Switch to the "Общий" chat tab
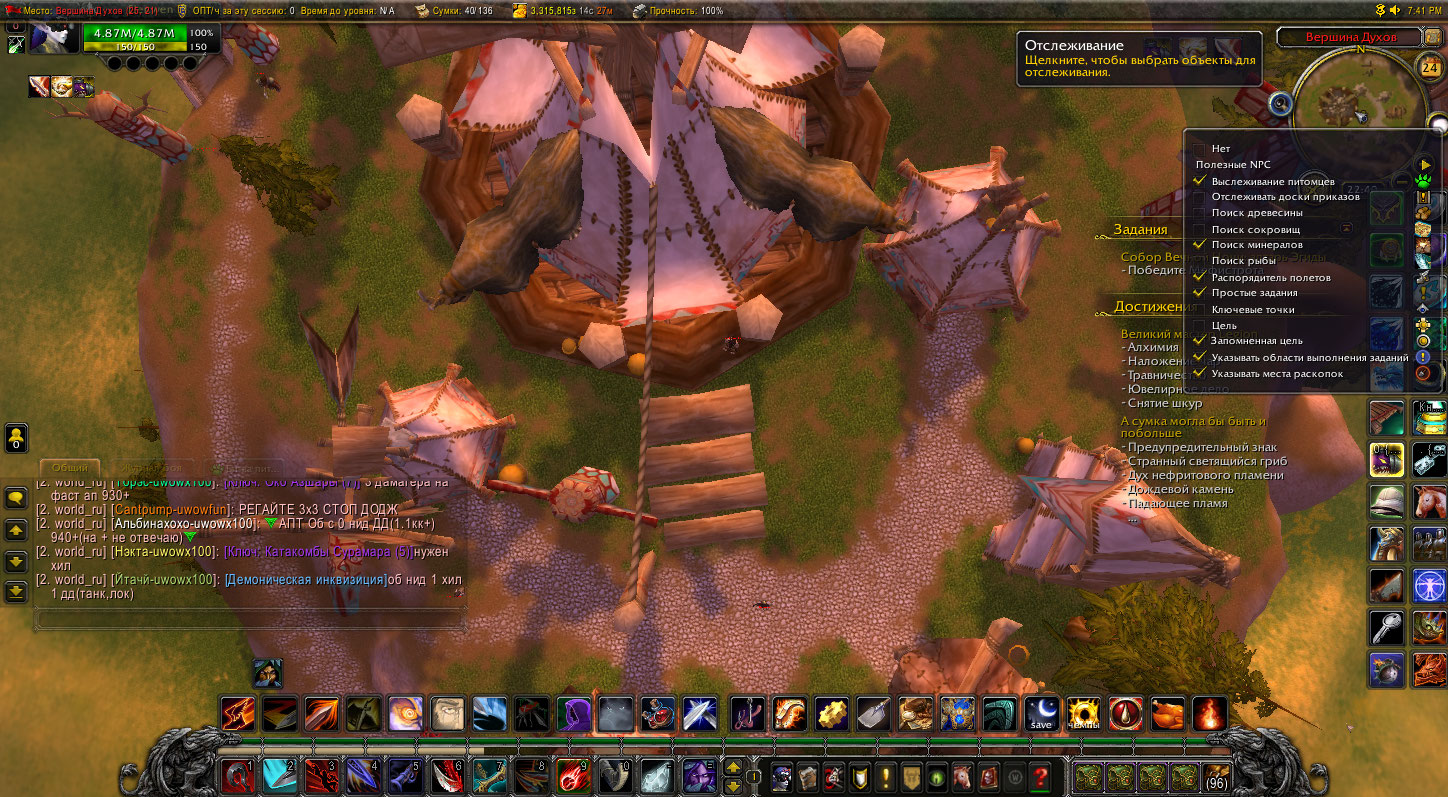Image resolution: width=1448 pixels, height=797 pixels. [70, 467]
